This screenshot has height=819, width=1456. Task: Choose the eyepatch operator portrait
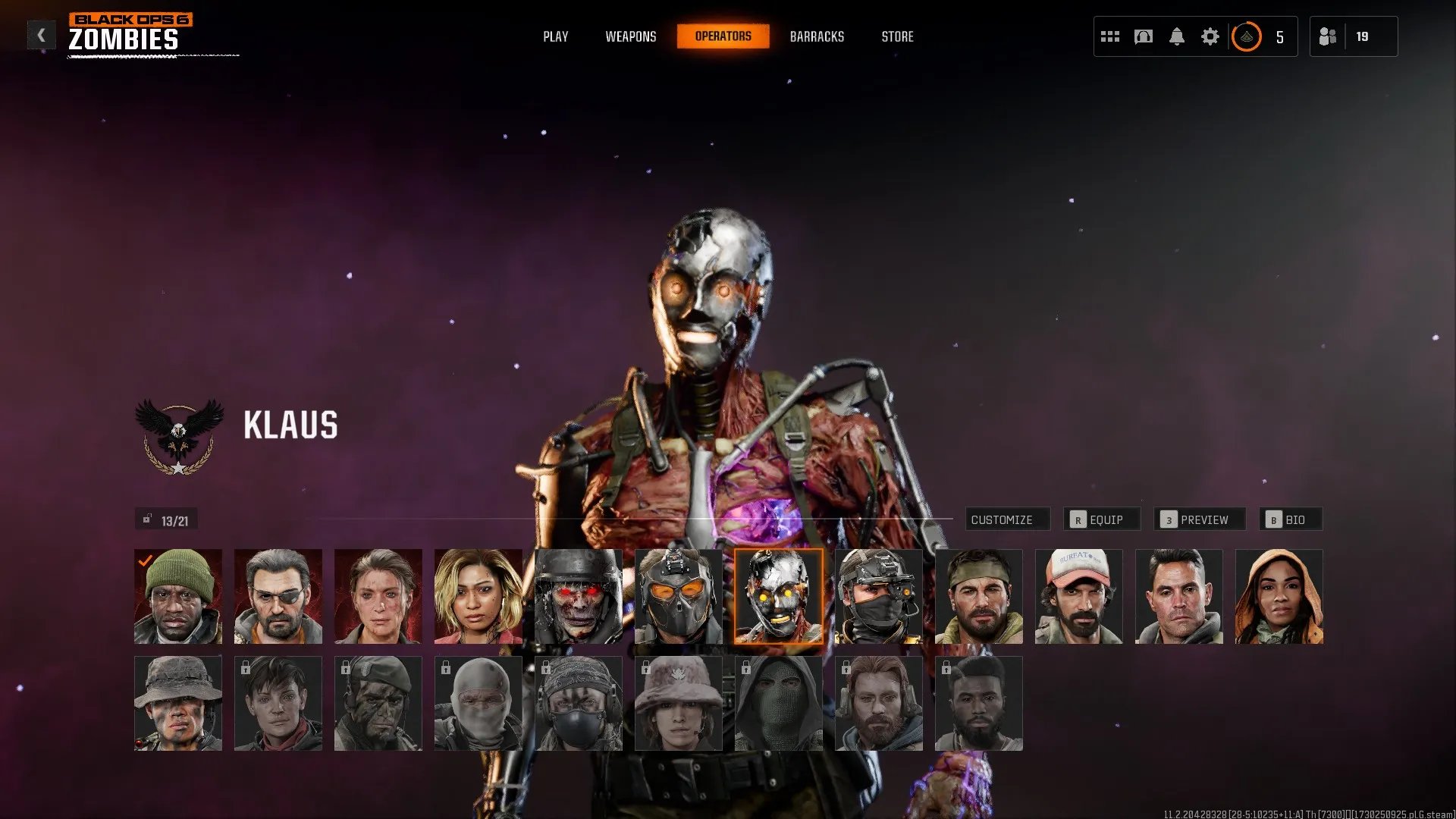pos(278,597)
